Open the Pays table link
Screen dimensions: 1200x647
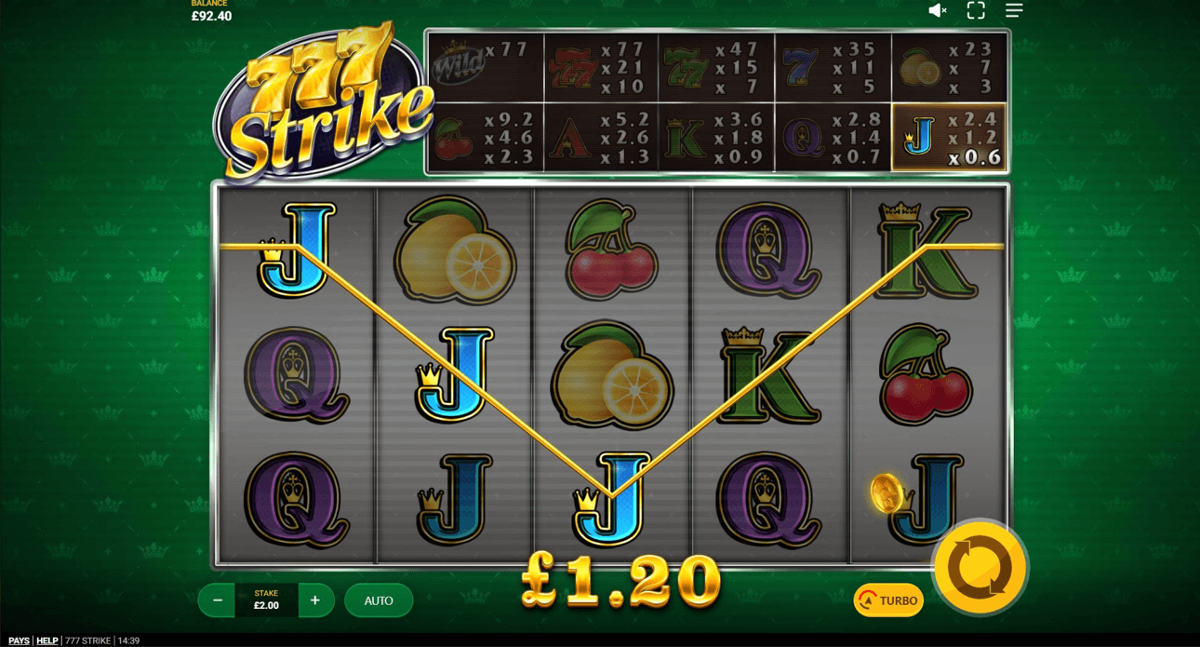pos(19,640)
